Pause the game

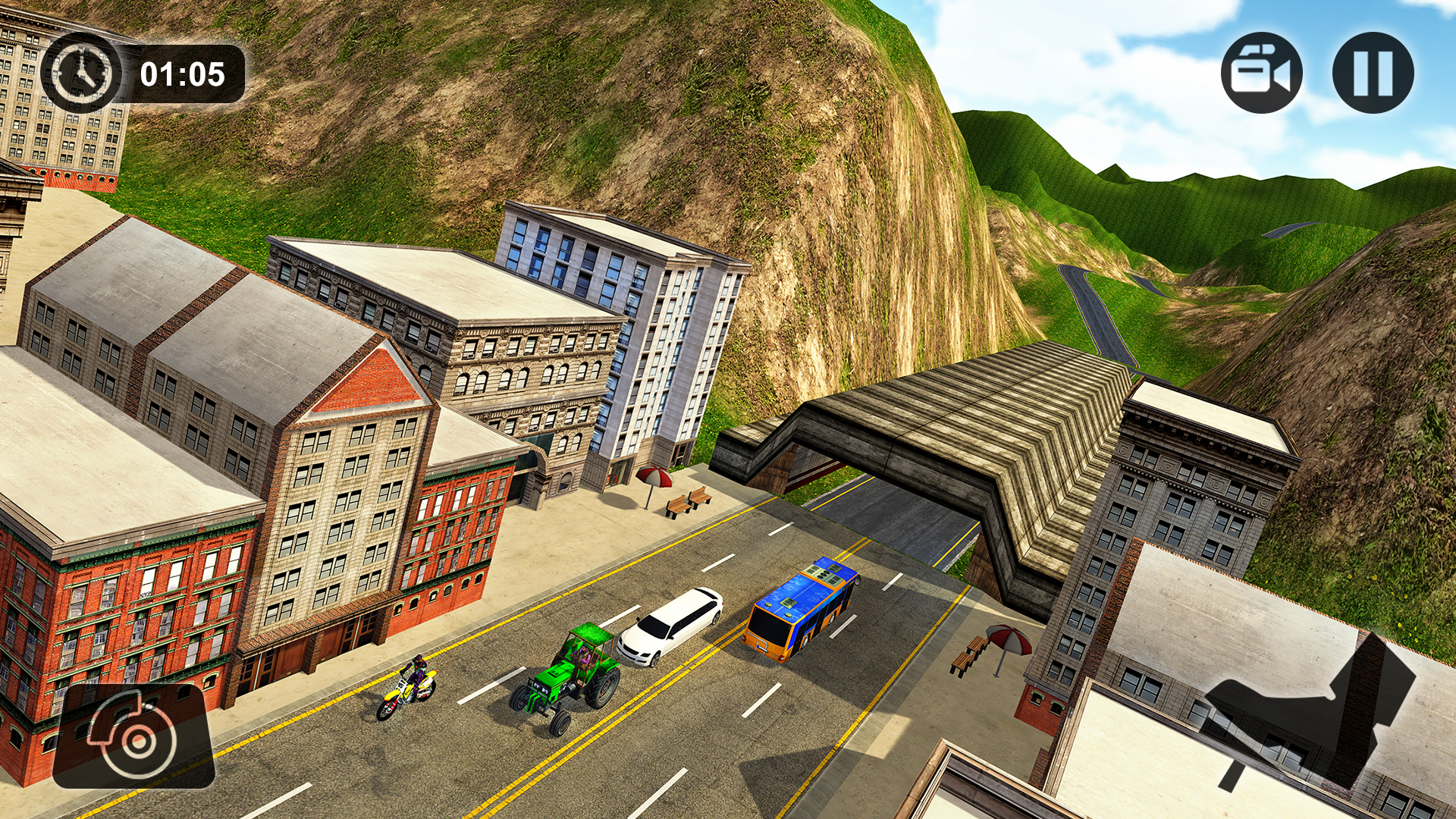click(x=1373, y=73)
